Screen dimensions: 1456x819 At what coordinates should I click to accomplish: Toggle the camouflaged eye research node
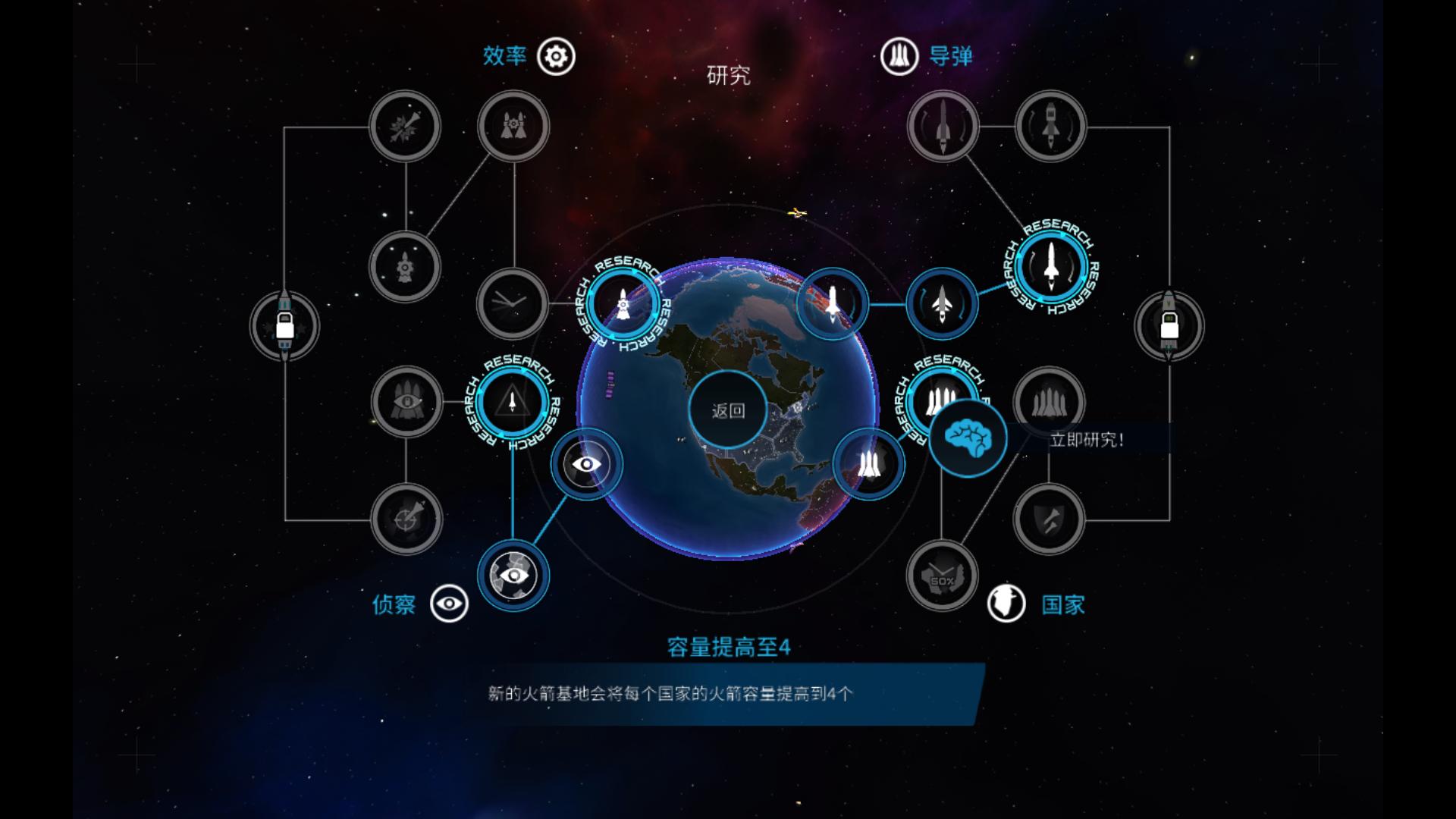coord(512,576)
